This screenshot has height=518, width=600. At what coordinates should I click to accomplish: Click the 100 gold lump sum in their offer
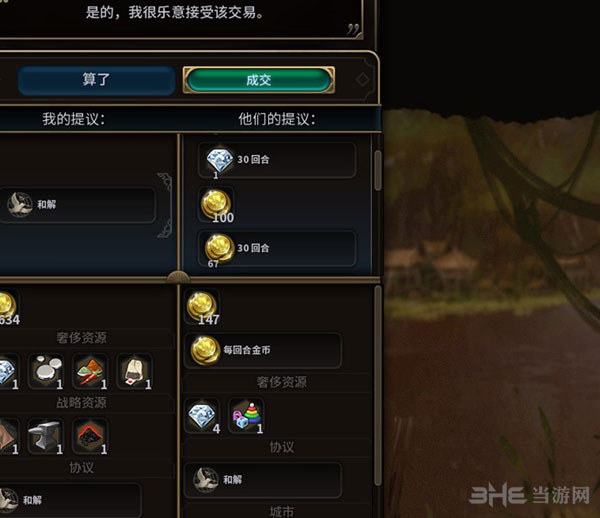click(218, 203)
